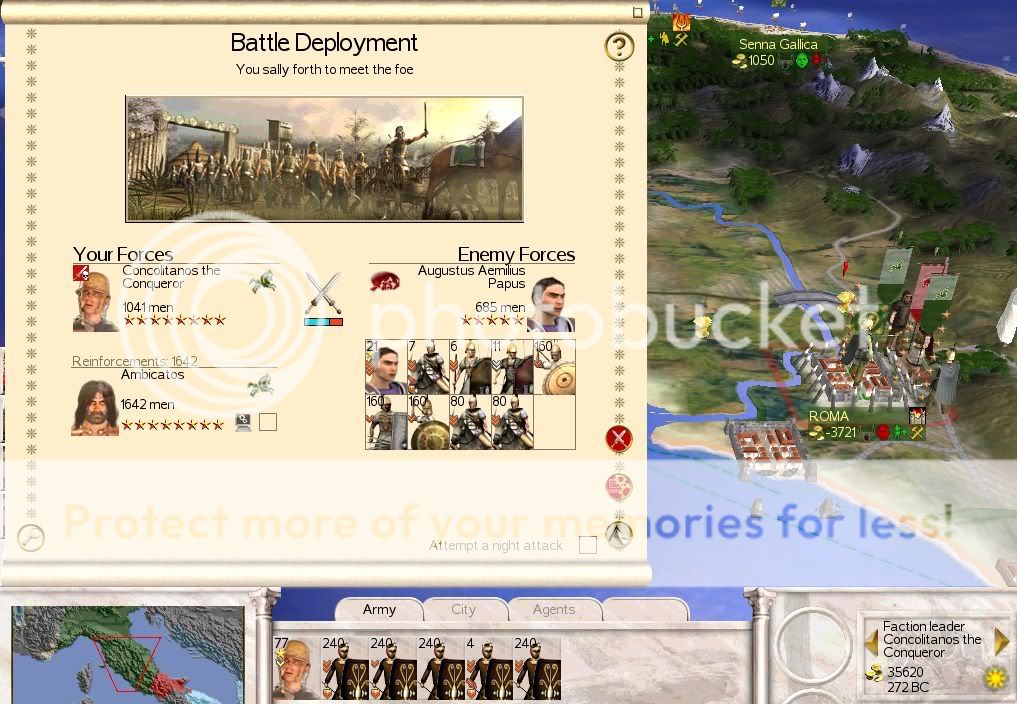Select the enemy general unit card with 21 men
The image size is (1017, 704).
point(387,367)
